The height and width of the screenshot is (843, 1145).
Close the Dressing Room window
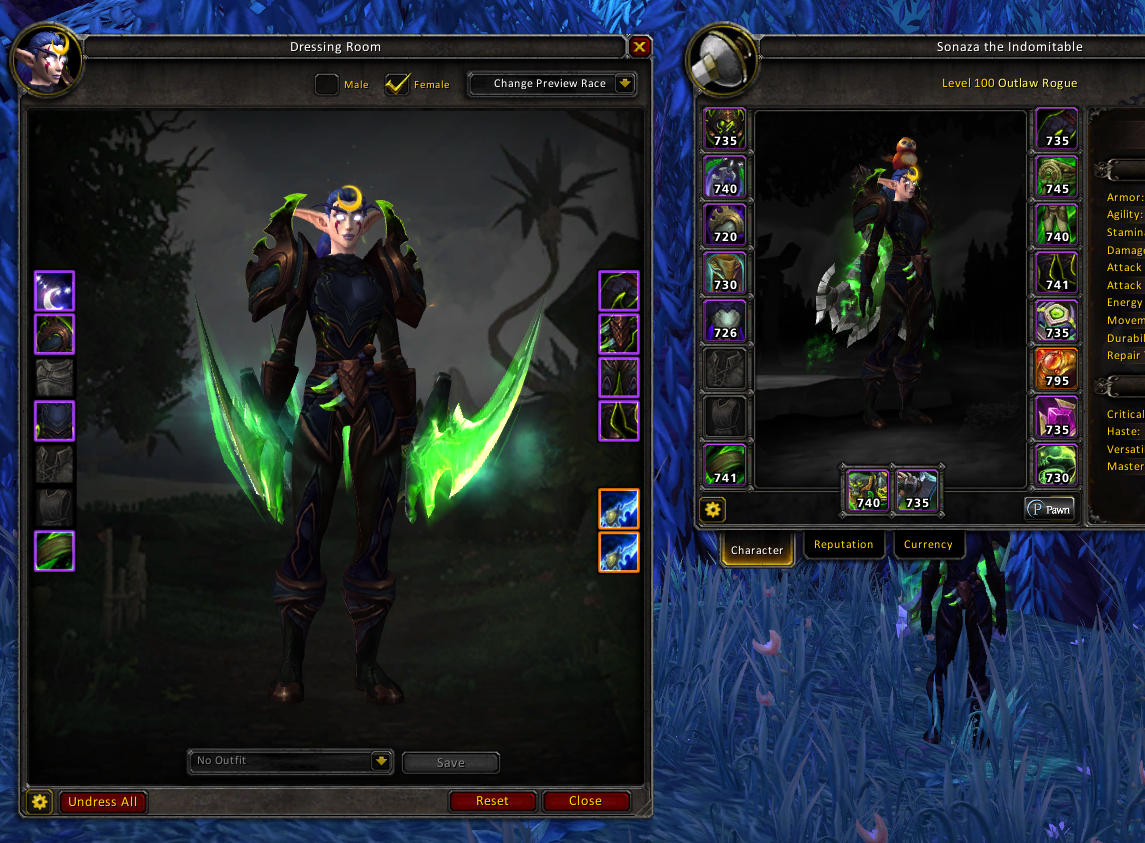pyautogui.click(x=640, y=47)
